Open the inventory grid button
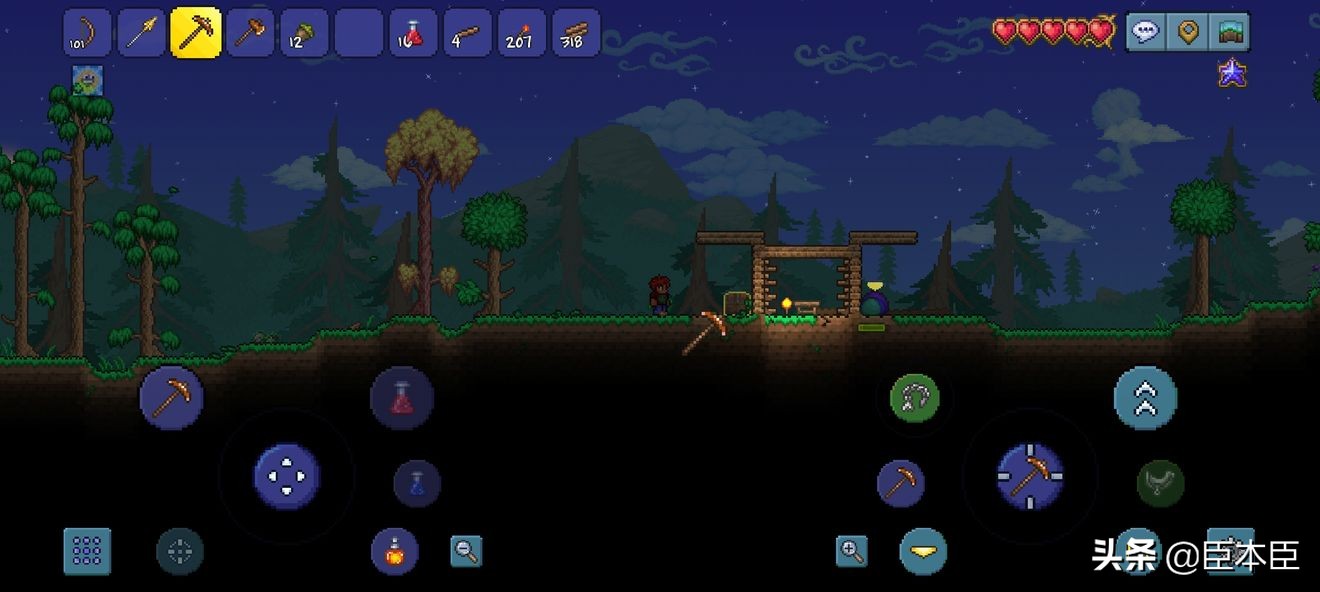 point(87,551)
